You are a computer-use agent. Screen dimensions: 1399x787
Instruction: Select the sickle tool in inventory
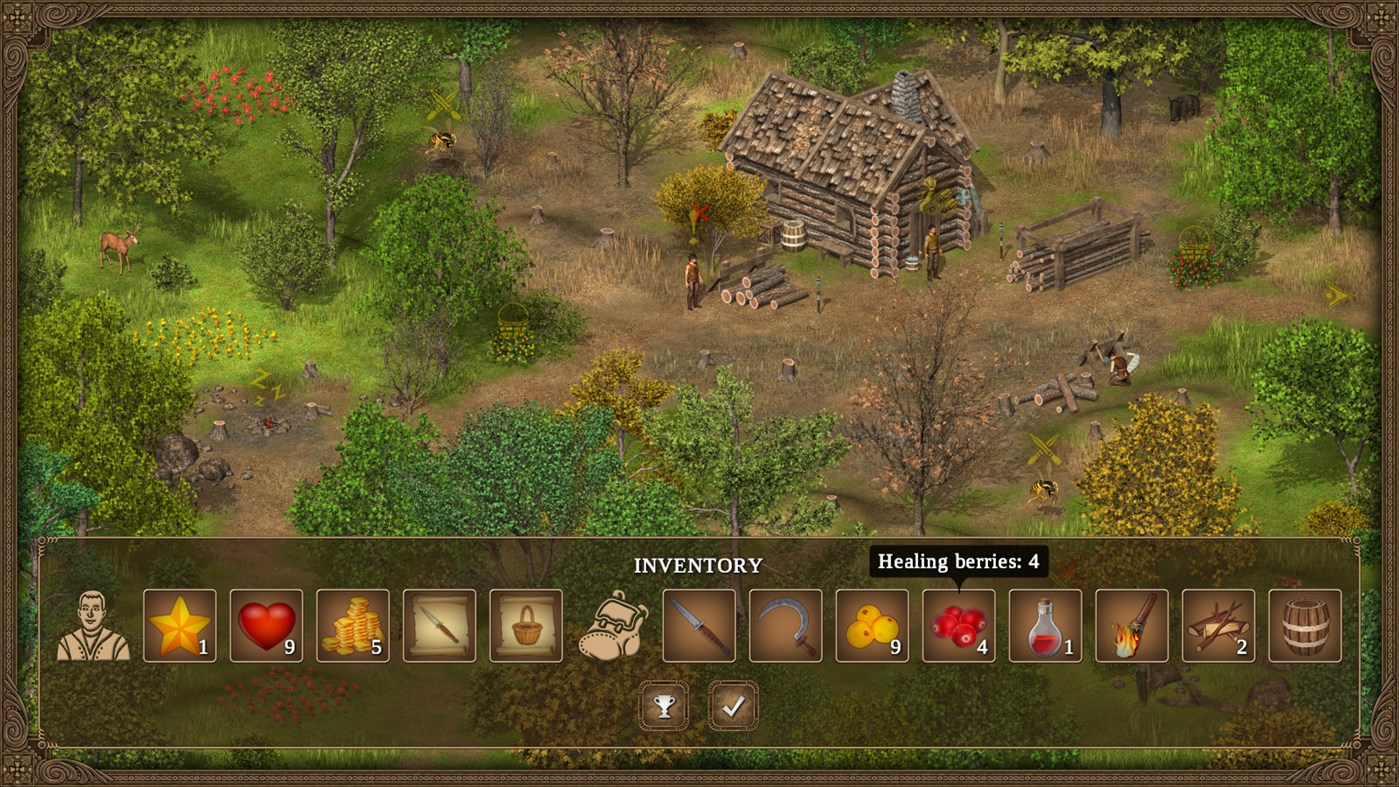784,625
